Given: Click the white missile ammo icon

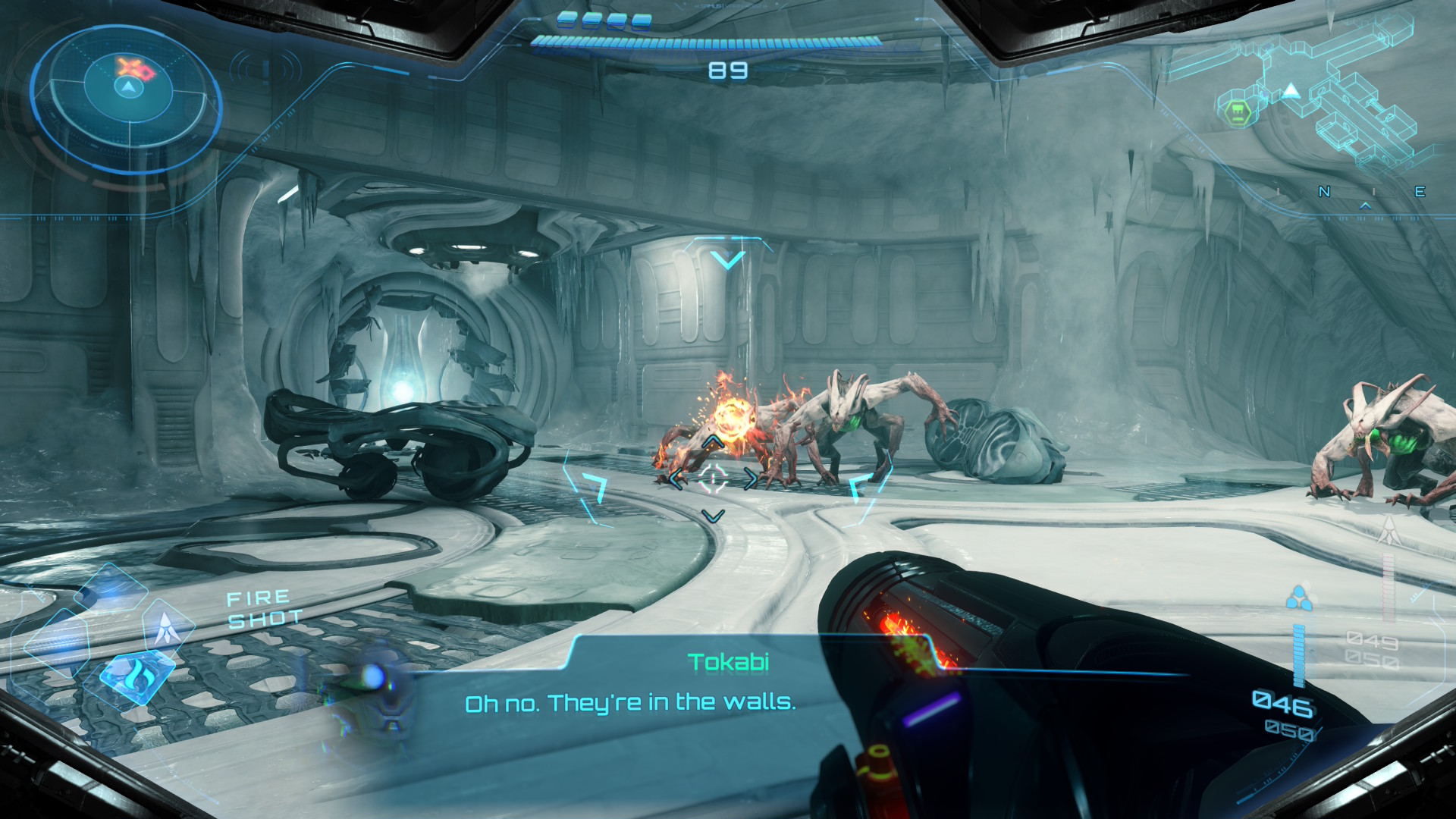Looking at the screenshot, I should [1389, 530].
